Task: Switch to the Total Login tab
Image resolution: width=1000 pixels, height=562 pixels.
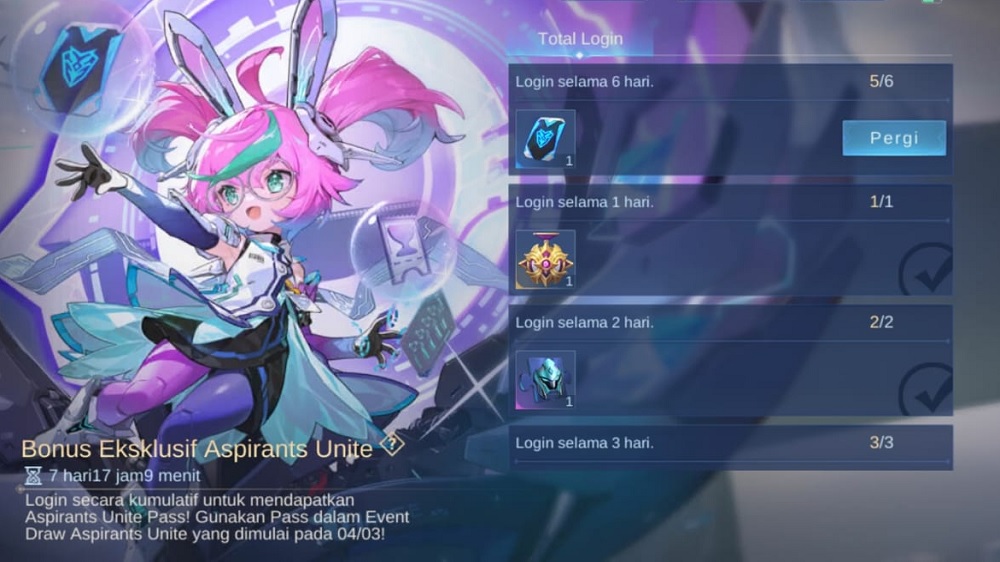Action: click(x=580, y=39)
